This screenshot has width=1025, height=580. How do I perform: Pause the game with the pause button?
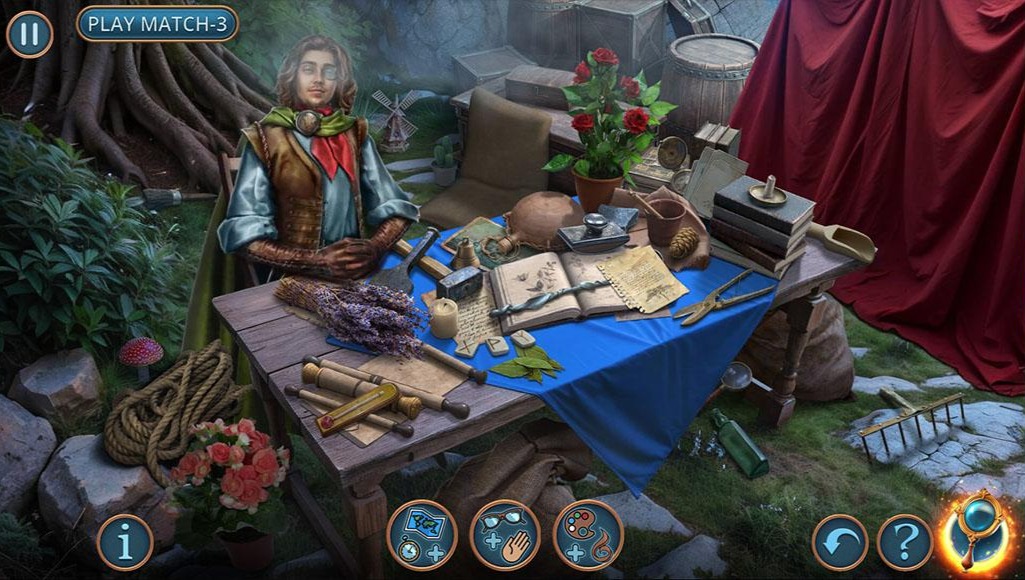[x=30, y=34]
